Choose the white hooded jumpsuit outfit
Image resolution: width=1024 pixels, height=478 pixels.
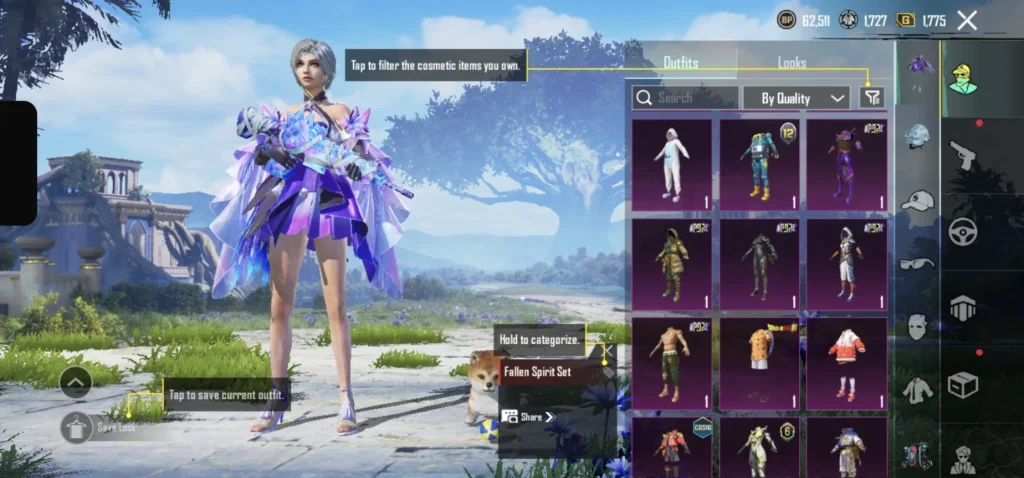671,164
